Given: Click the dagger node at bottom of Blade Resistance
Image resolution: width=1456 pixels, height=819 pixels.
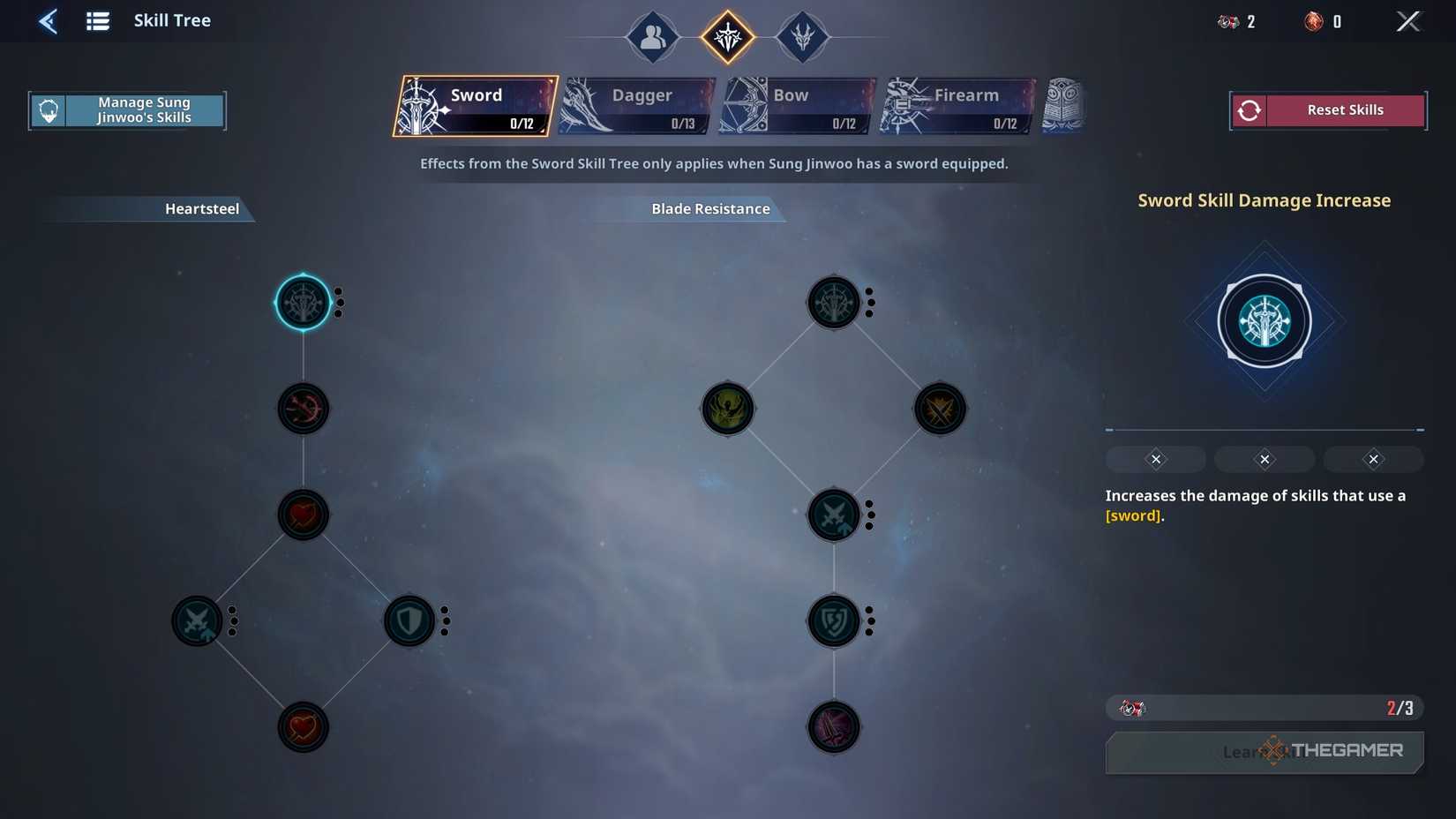Looking at the screenshot, I should pos(834,727).
